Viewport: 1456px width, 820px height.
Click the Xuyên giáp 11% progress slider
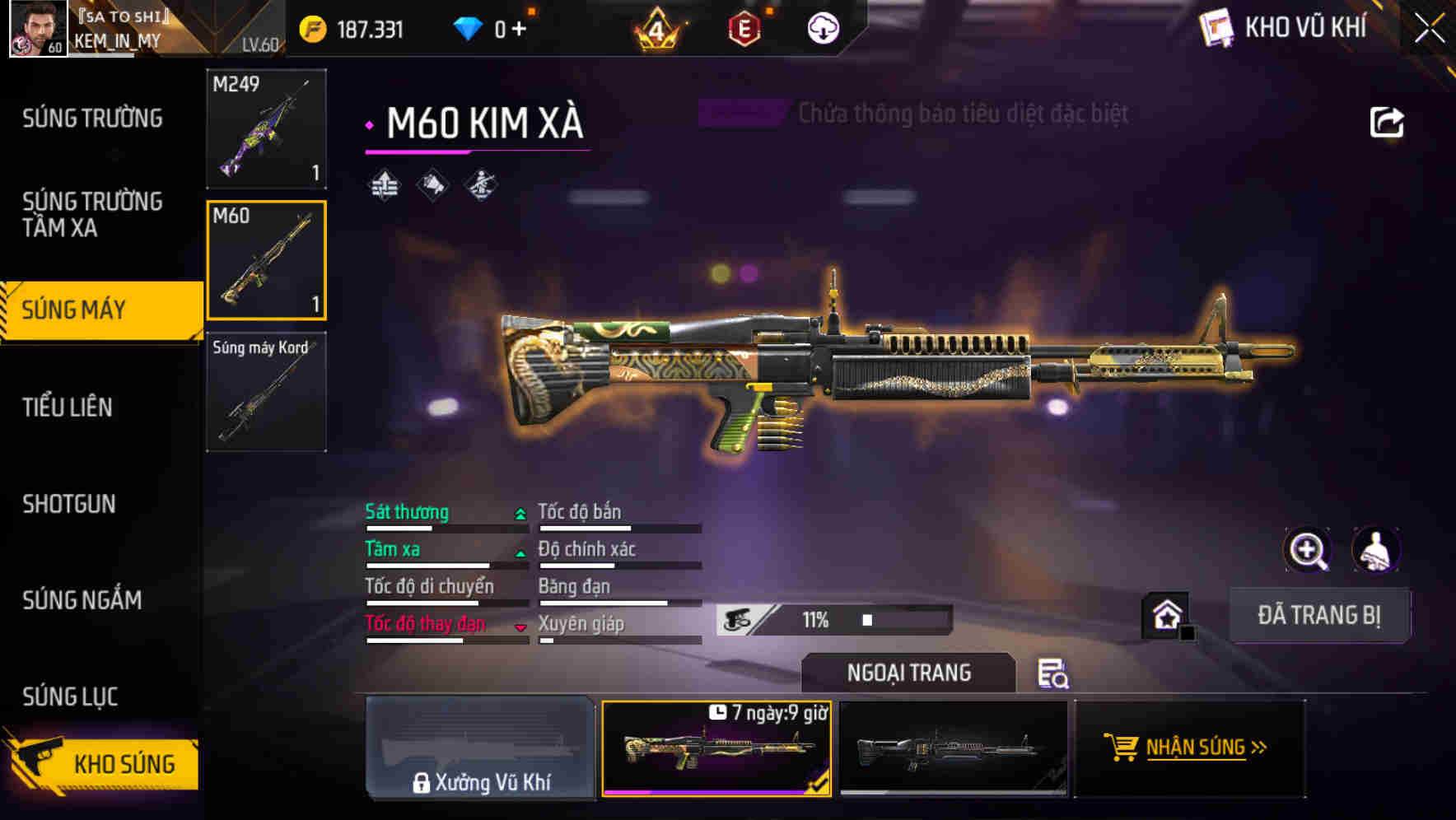click(865, 619)
